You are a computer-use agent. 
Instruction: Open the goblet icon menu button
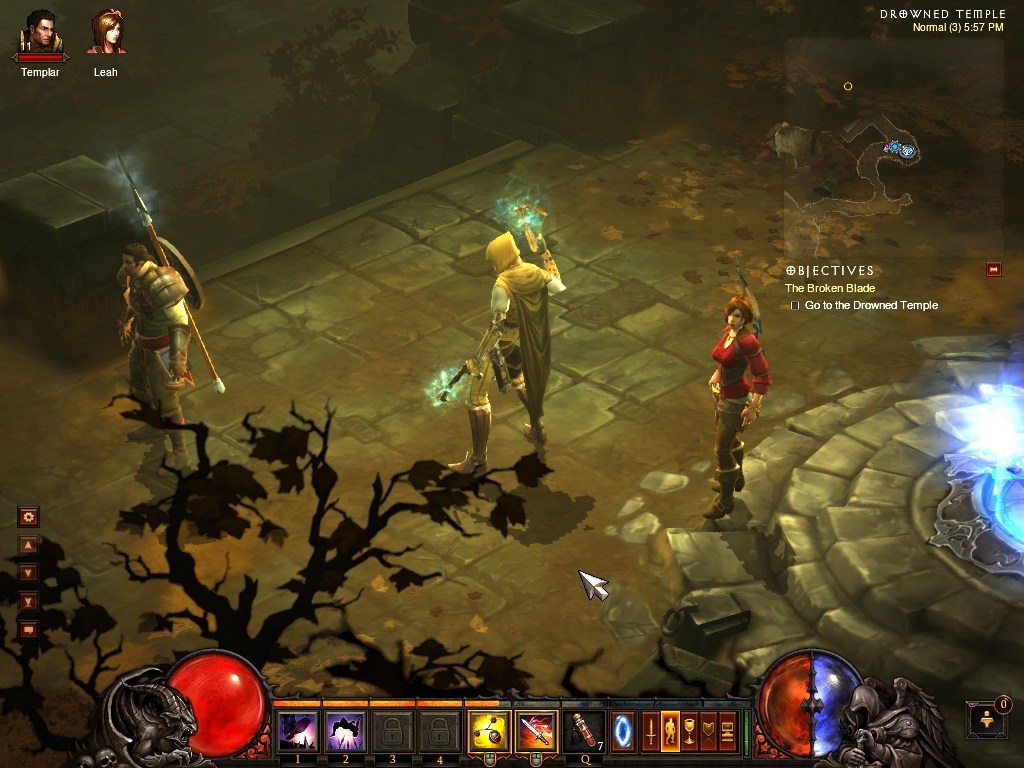(688, 732)
